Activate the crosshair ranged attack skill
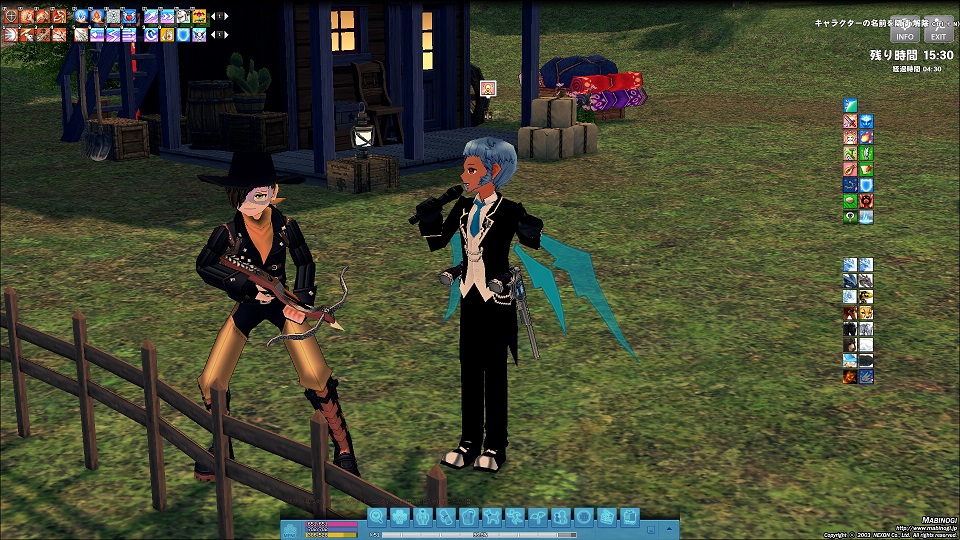 point(11,16)
